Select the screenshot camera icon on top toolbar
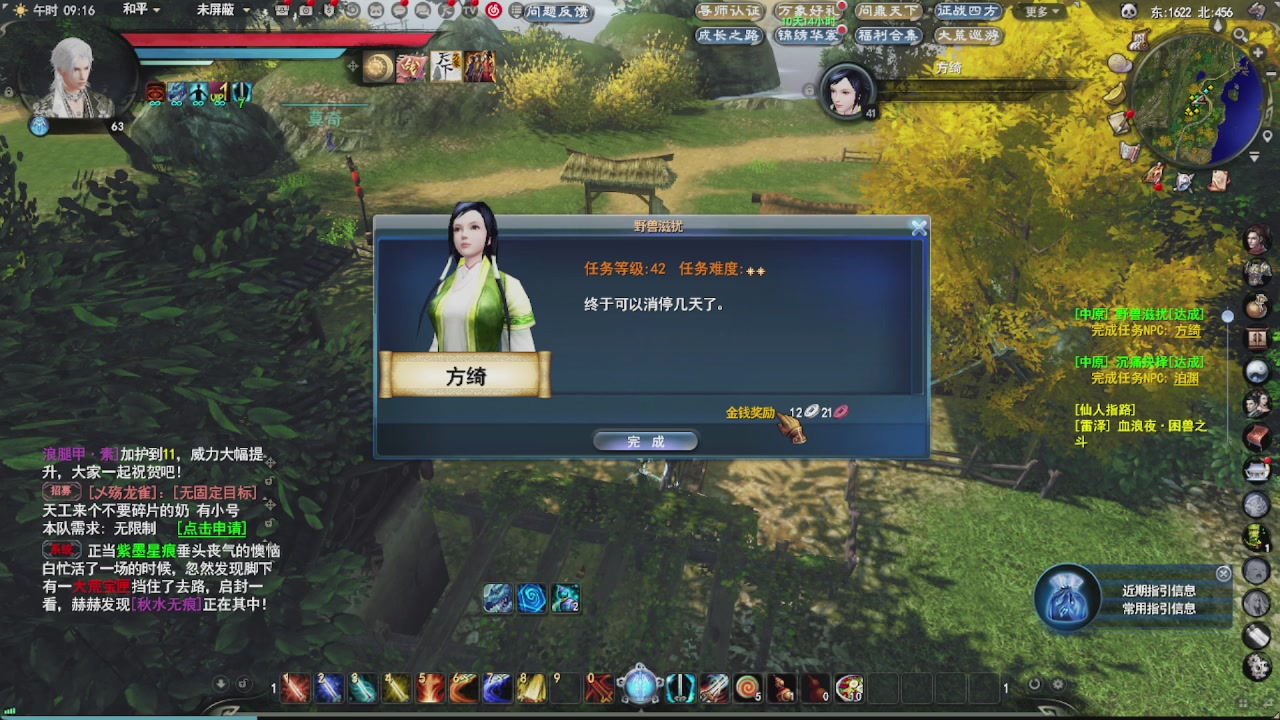The image size is (1280, 720). coord(308,10)
